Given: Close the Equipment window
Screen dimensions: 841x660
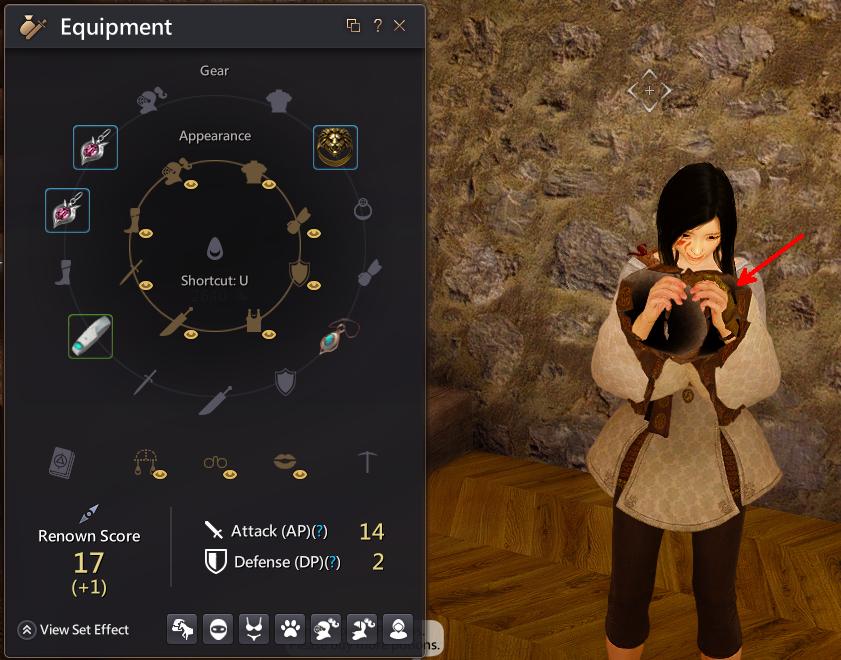Looking at the screenshot, I should coord(400,26).
